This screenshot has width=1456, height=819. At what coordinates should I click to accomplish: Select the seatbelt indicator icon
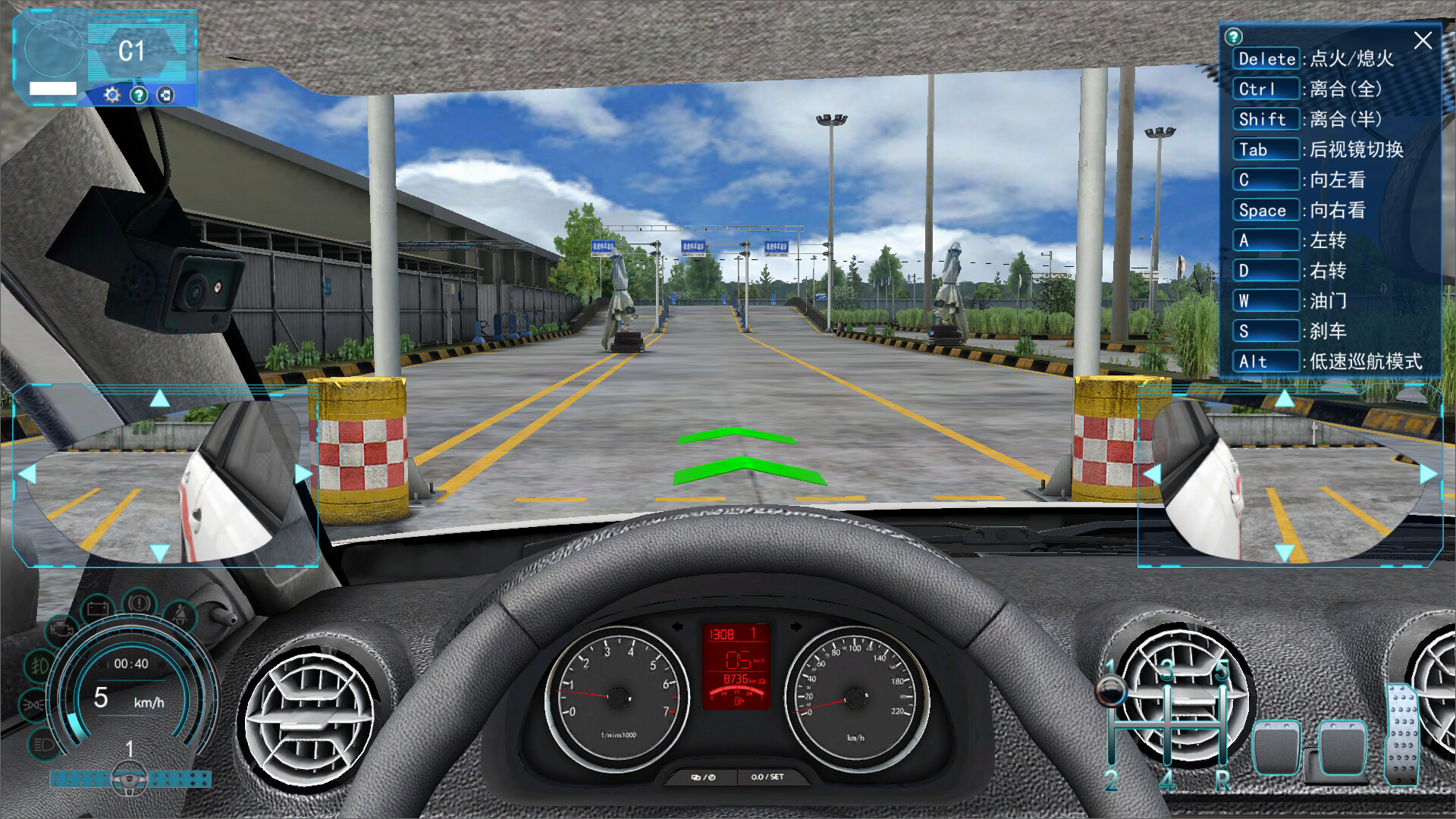tap(180, 614)
